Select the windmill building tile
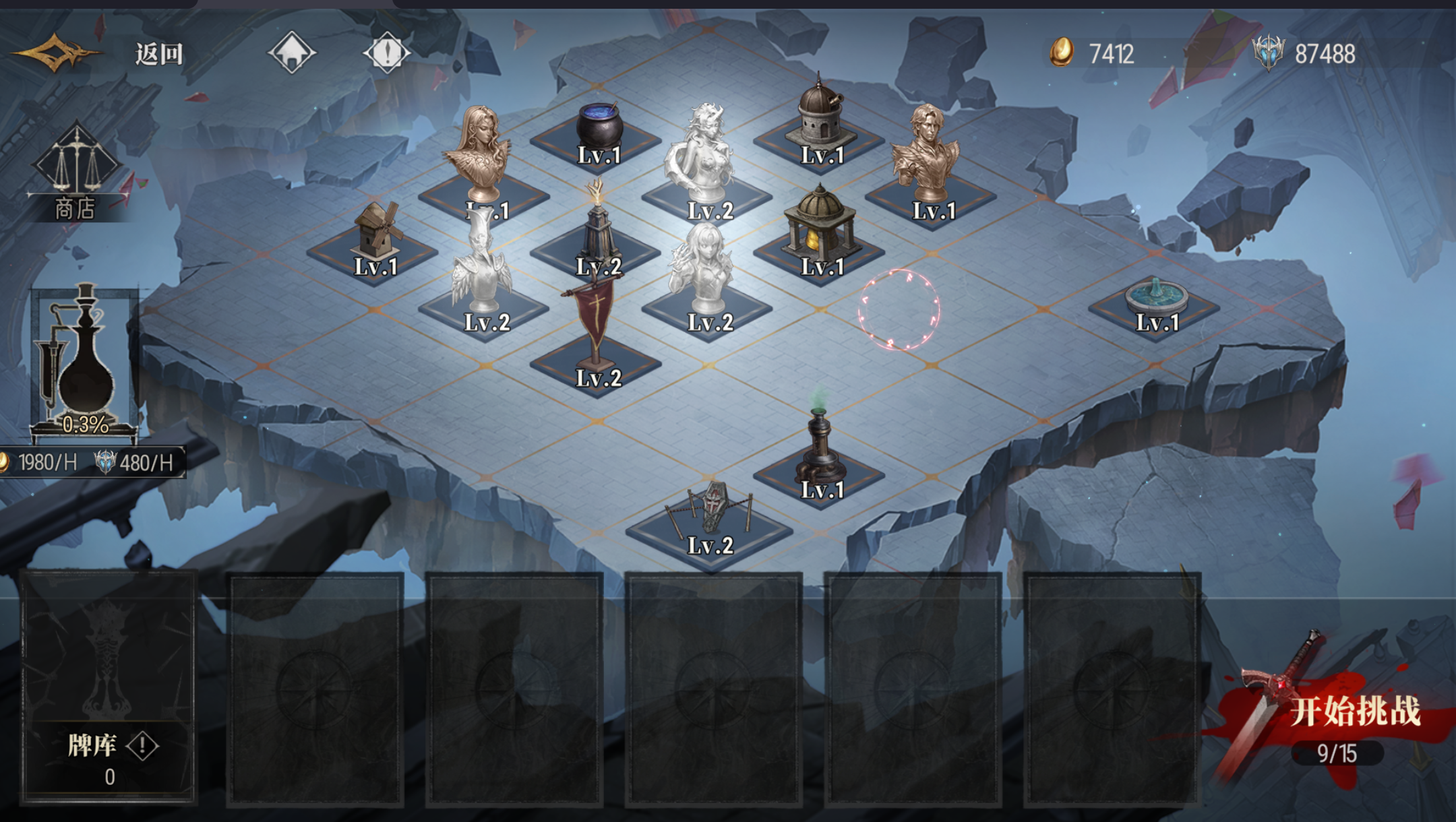This screenshot has height=822, width=1456. click(x=375, y=243)
